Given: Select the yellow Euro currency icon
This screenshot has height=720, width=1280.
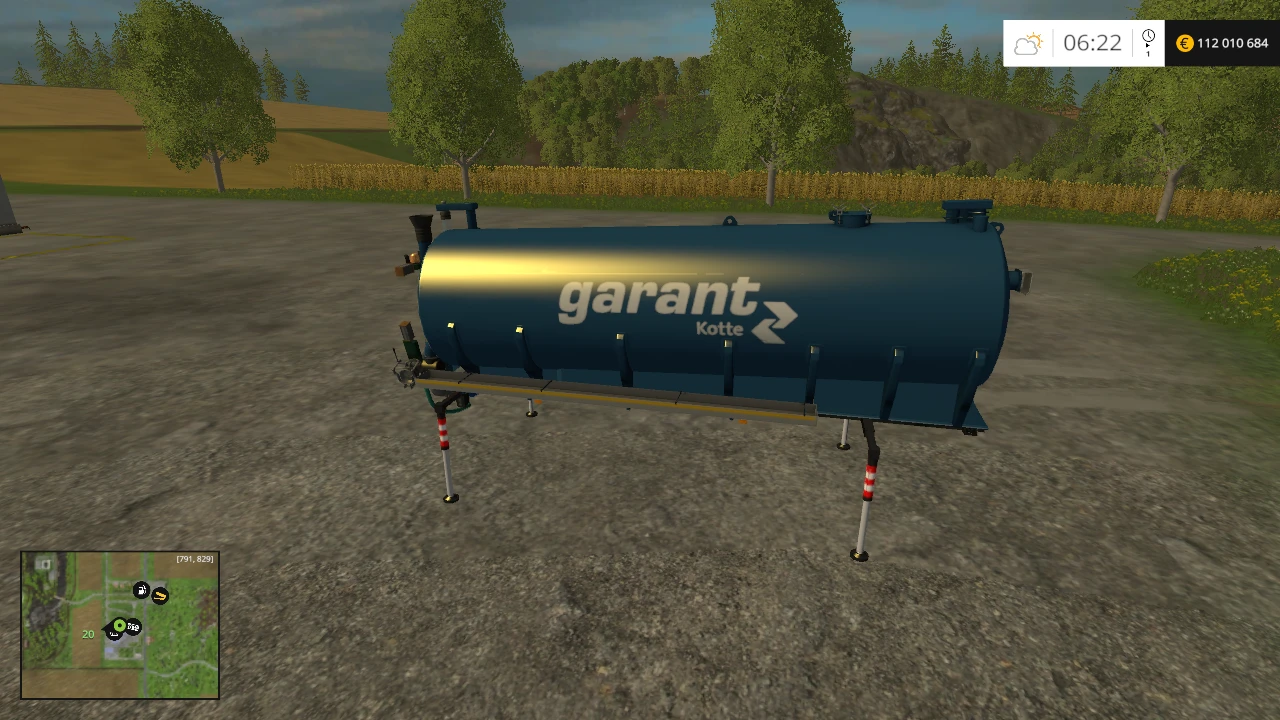Looking at the screenshot, I should [x=1183, y=43].
